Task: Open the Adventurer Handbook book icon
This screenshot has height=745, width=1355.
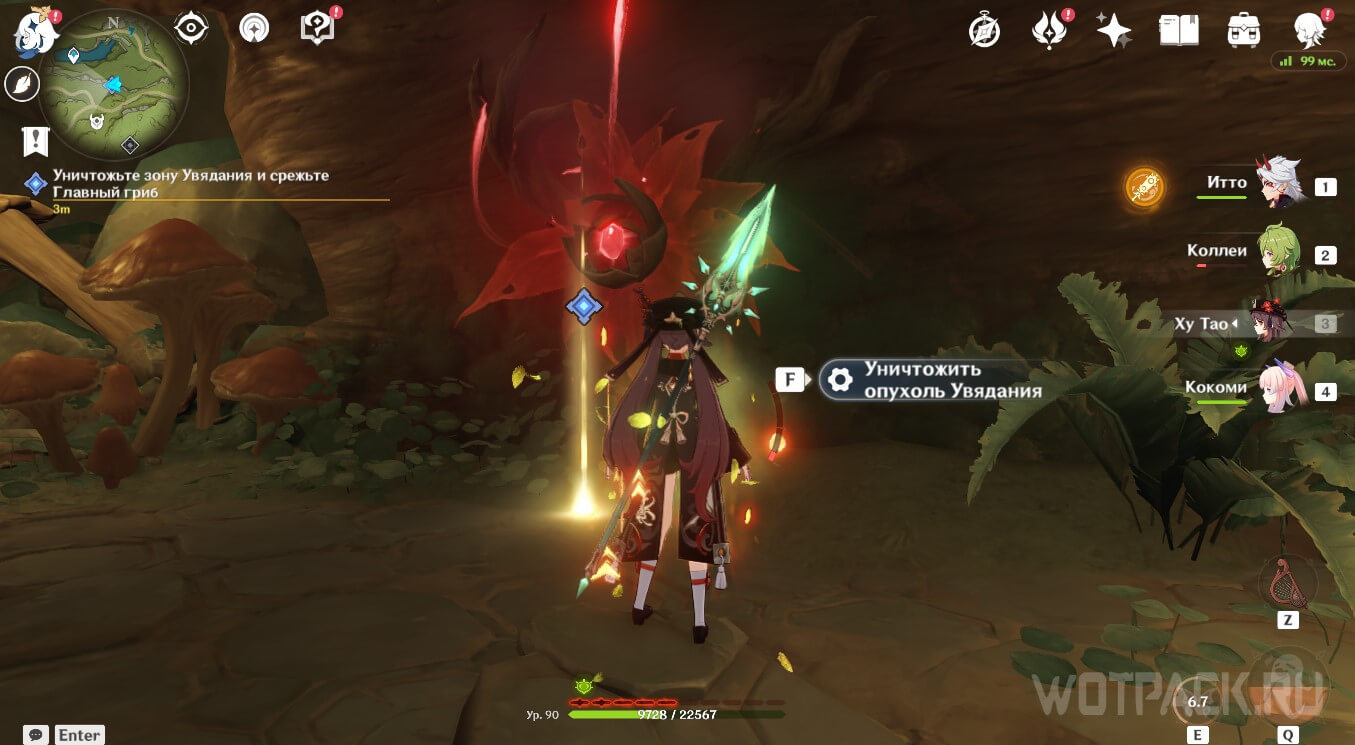Action: point(1178,31)
